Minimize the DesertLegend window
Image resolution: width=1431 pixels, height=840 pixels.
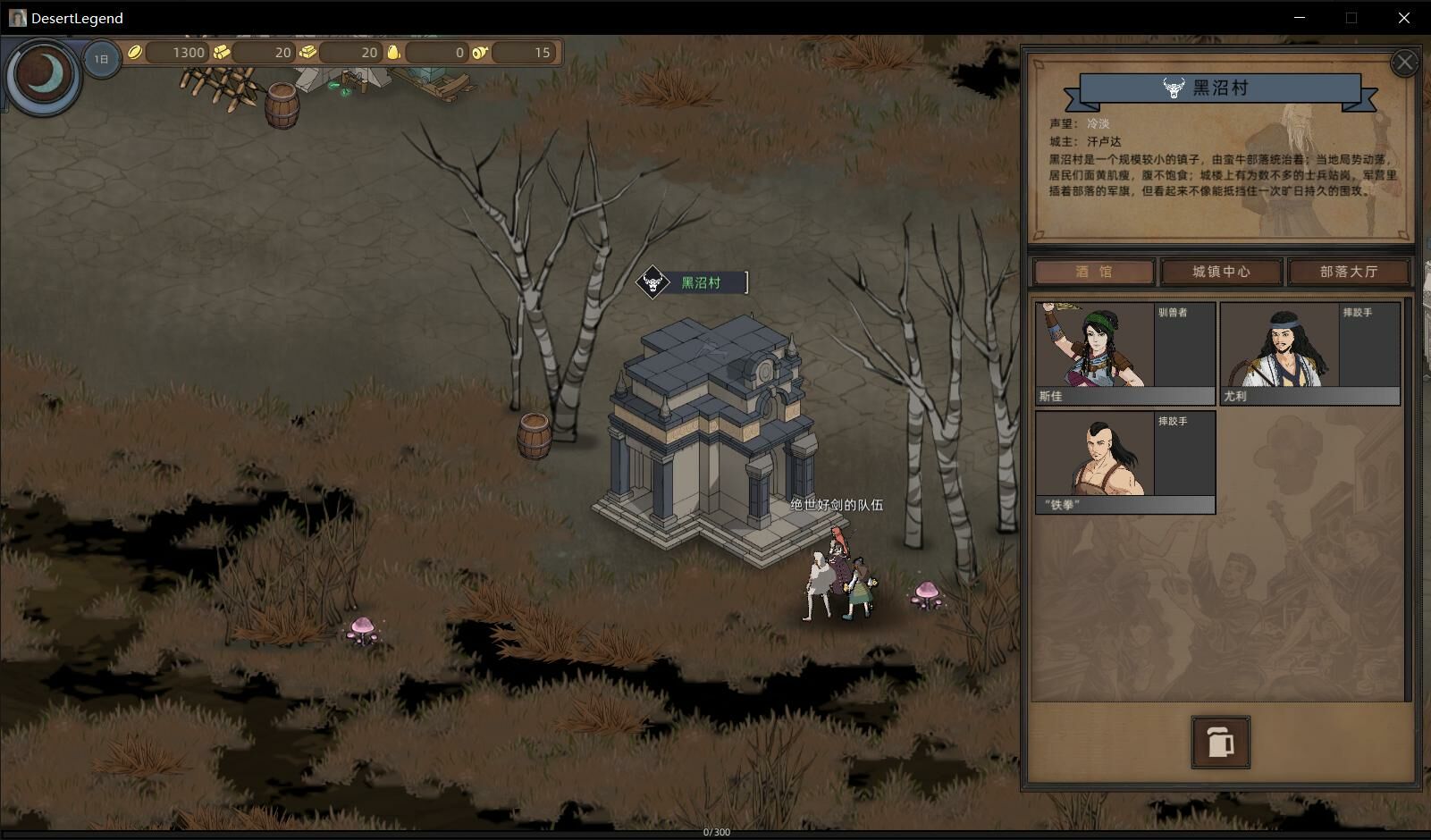point(1300,18)
